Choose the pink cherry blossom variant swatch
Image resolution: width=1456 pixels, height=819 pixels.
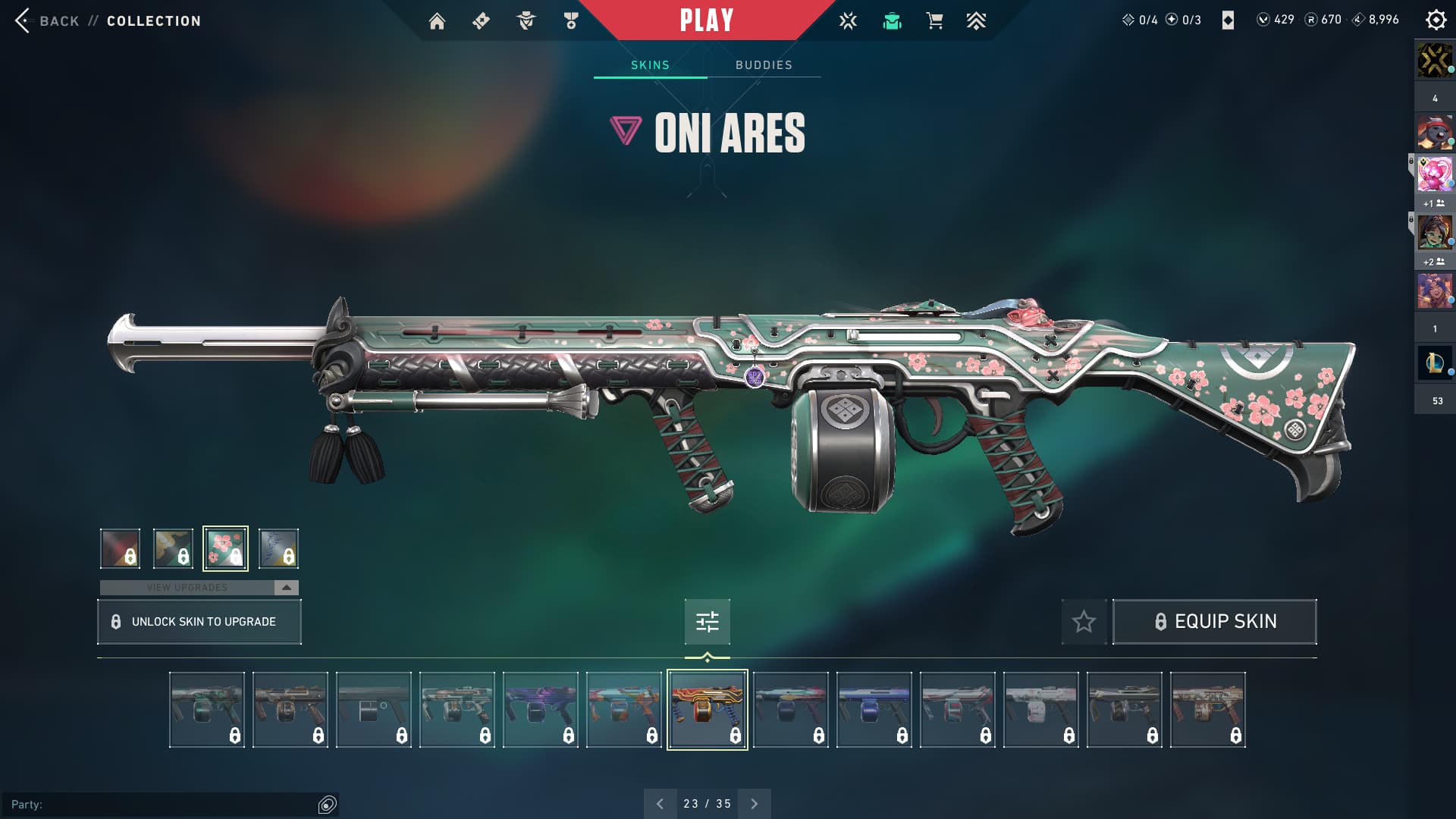(x=225, y=548)
